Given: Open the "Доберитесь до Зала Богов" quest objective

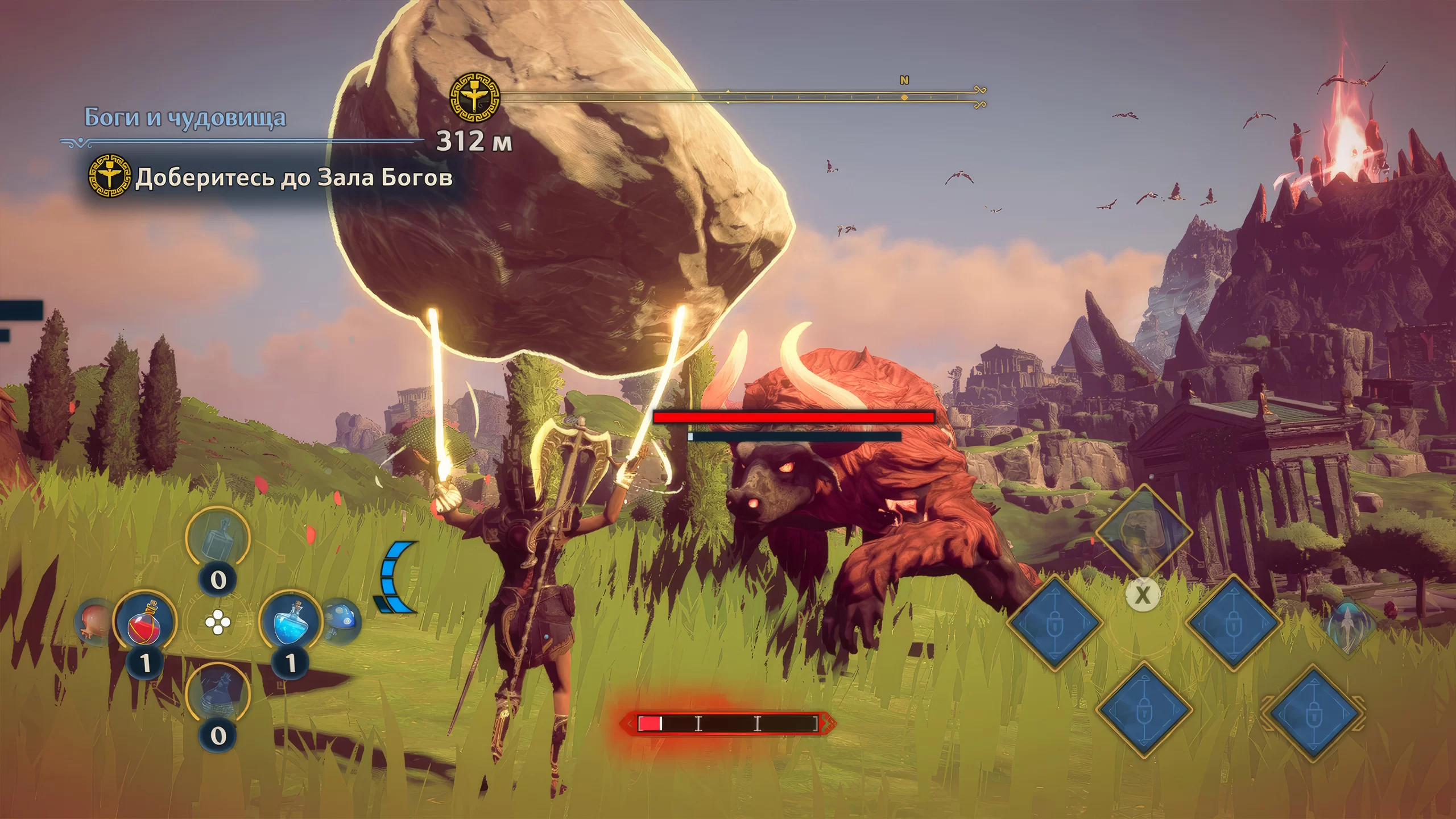Looking at the screenshot, I should coord(293,177).
